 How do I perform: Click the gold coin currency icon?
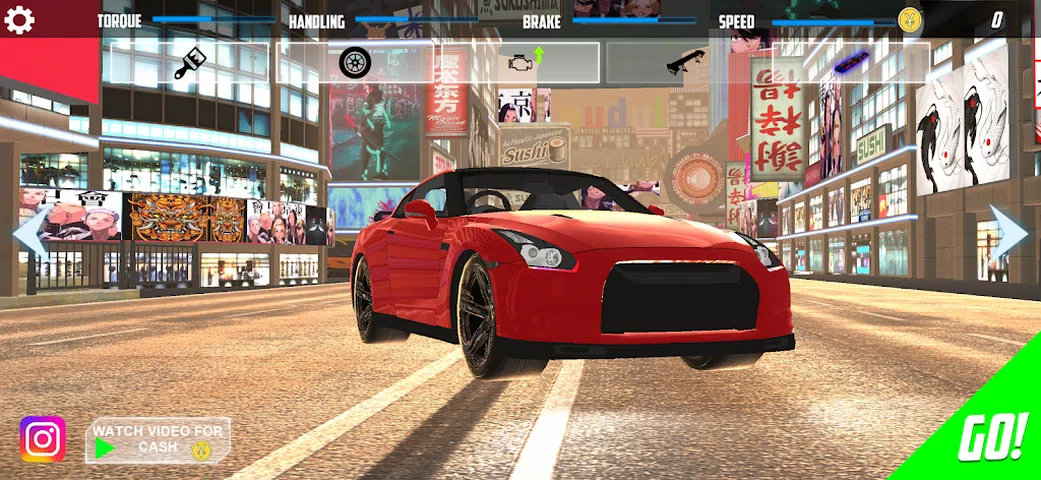pos(910,20)
